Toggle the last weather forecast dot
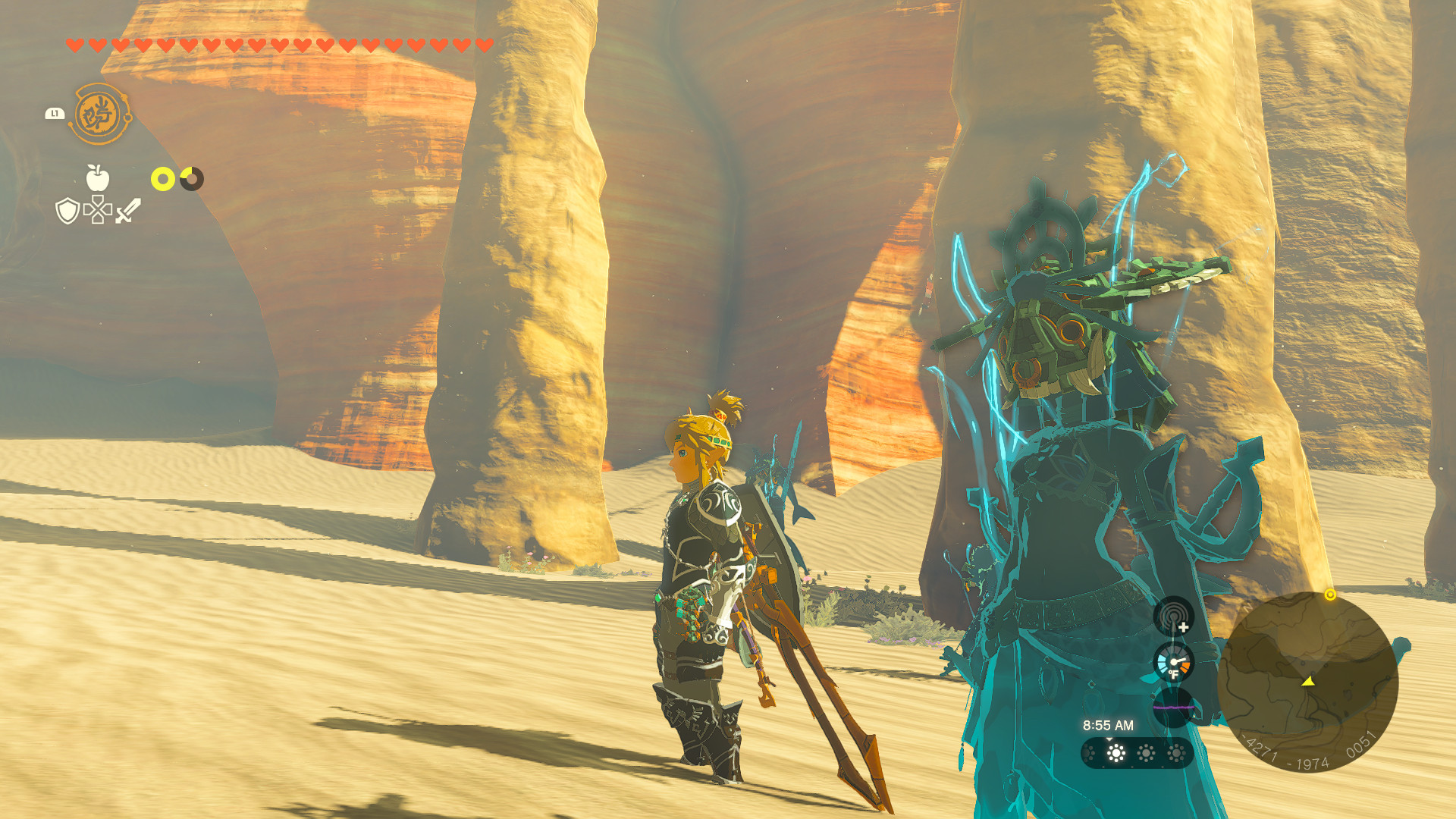Image resolution: width=1456 pixels, height=819 pixels. [1174, 753]
